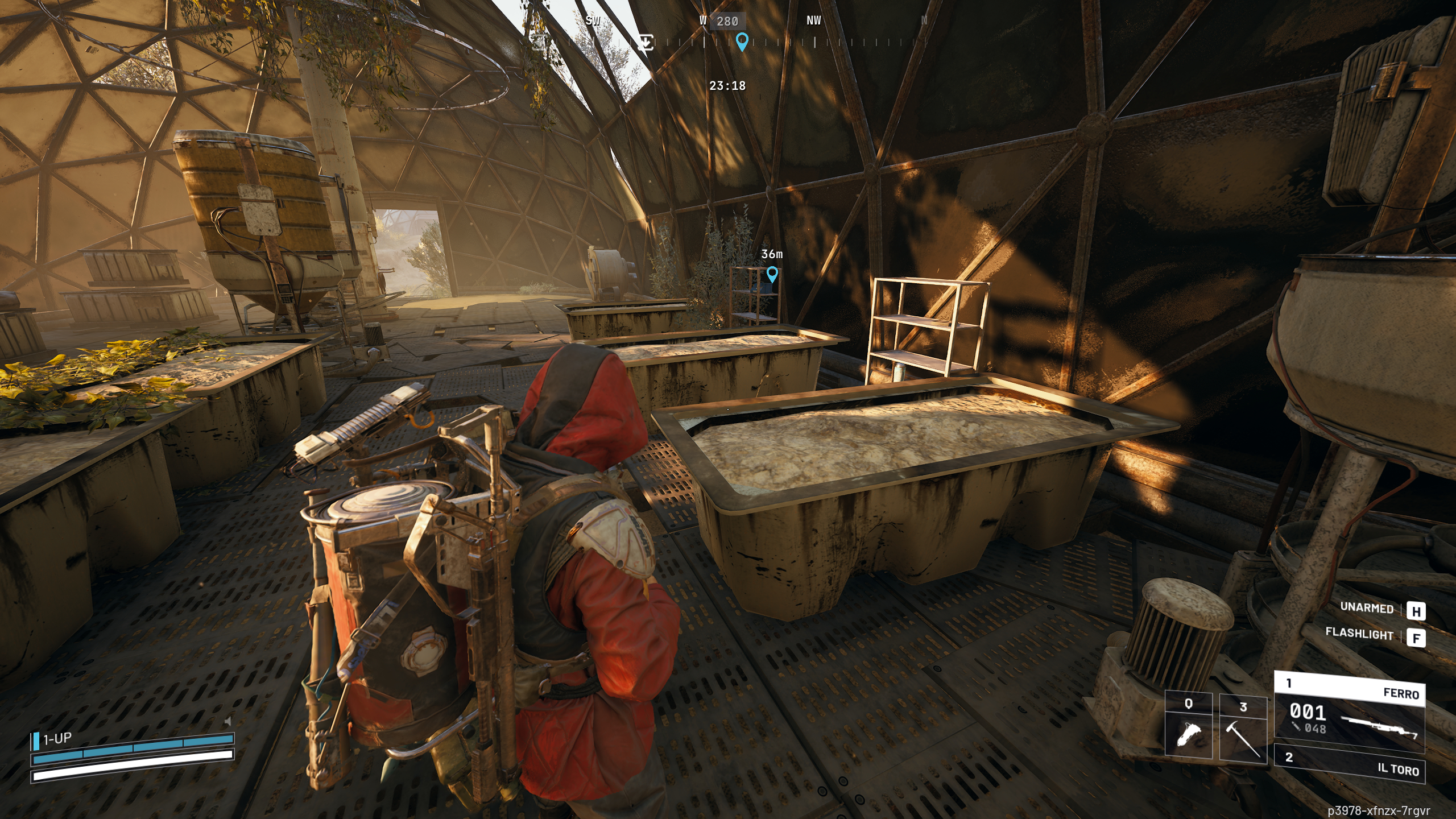Select the knife icon in slot Q
This screenshot has width=1456, height=819.
(1189, 734)
